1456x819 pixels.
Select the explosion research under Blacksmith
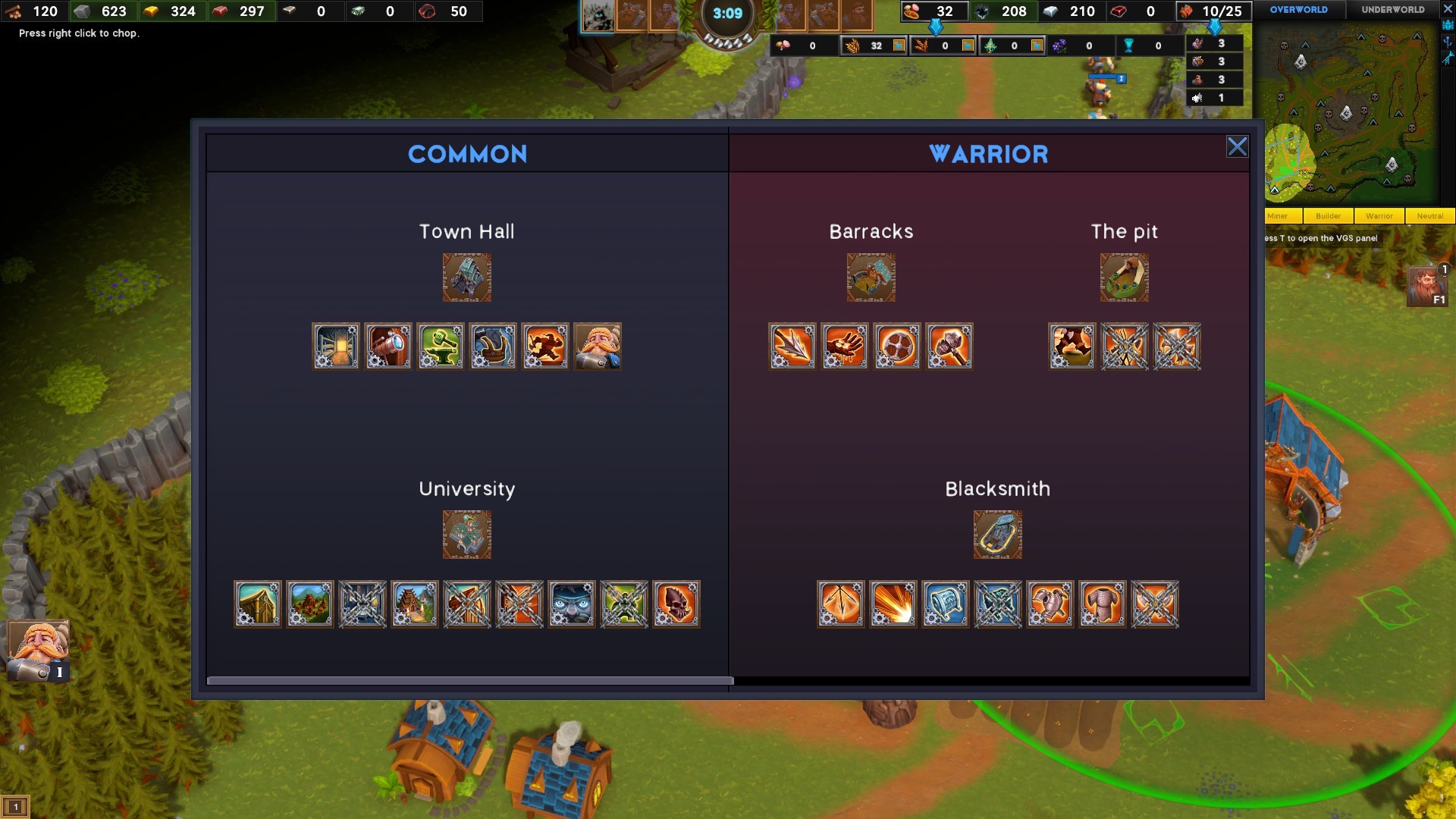893,604
